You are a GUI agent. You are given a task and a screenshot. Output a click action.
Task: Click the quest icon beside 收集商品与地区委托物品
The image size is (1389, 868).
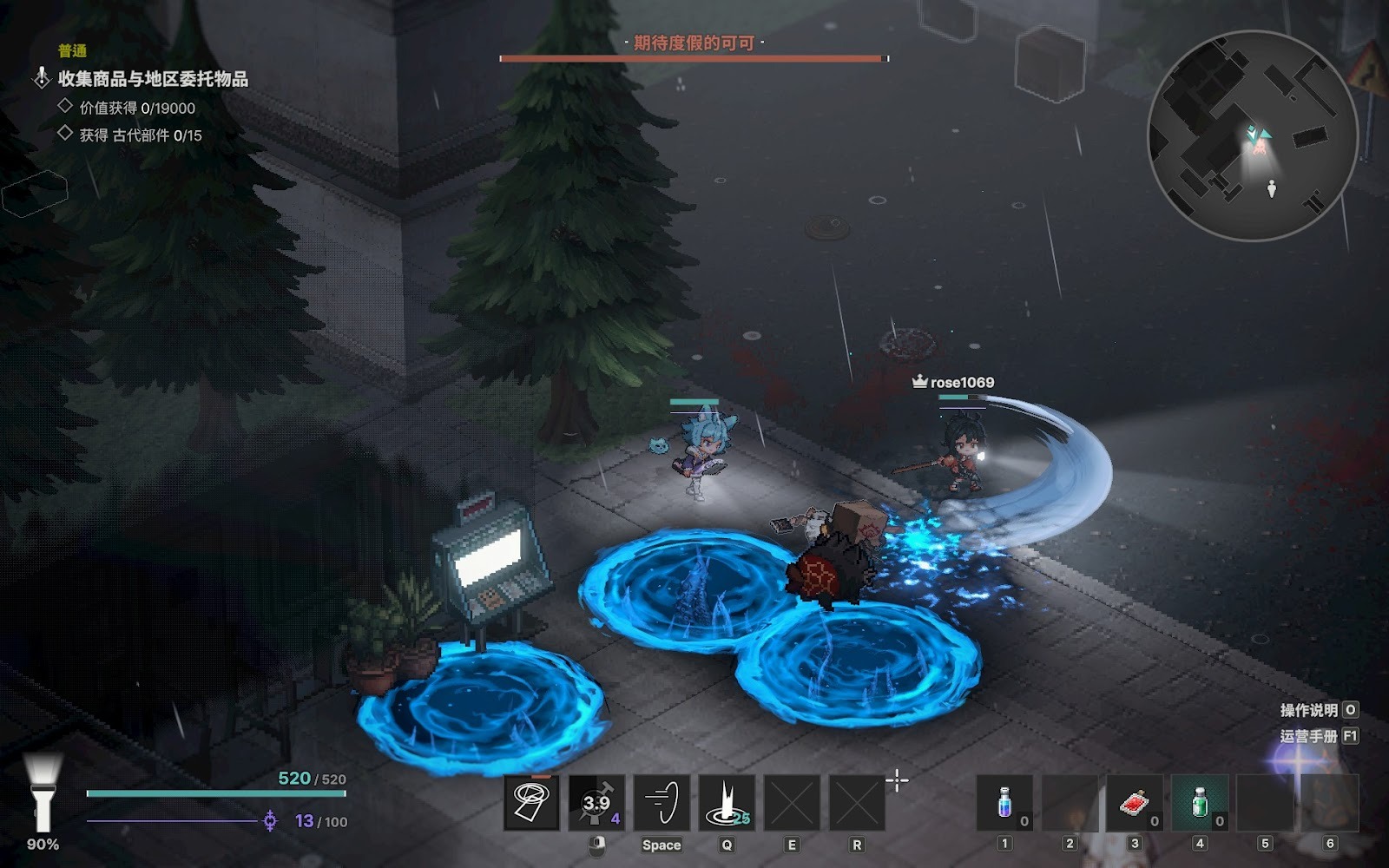click(x=40, y=78)
